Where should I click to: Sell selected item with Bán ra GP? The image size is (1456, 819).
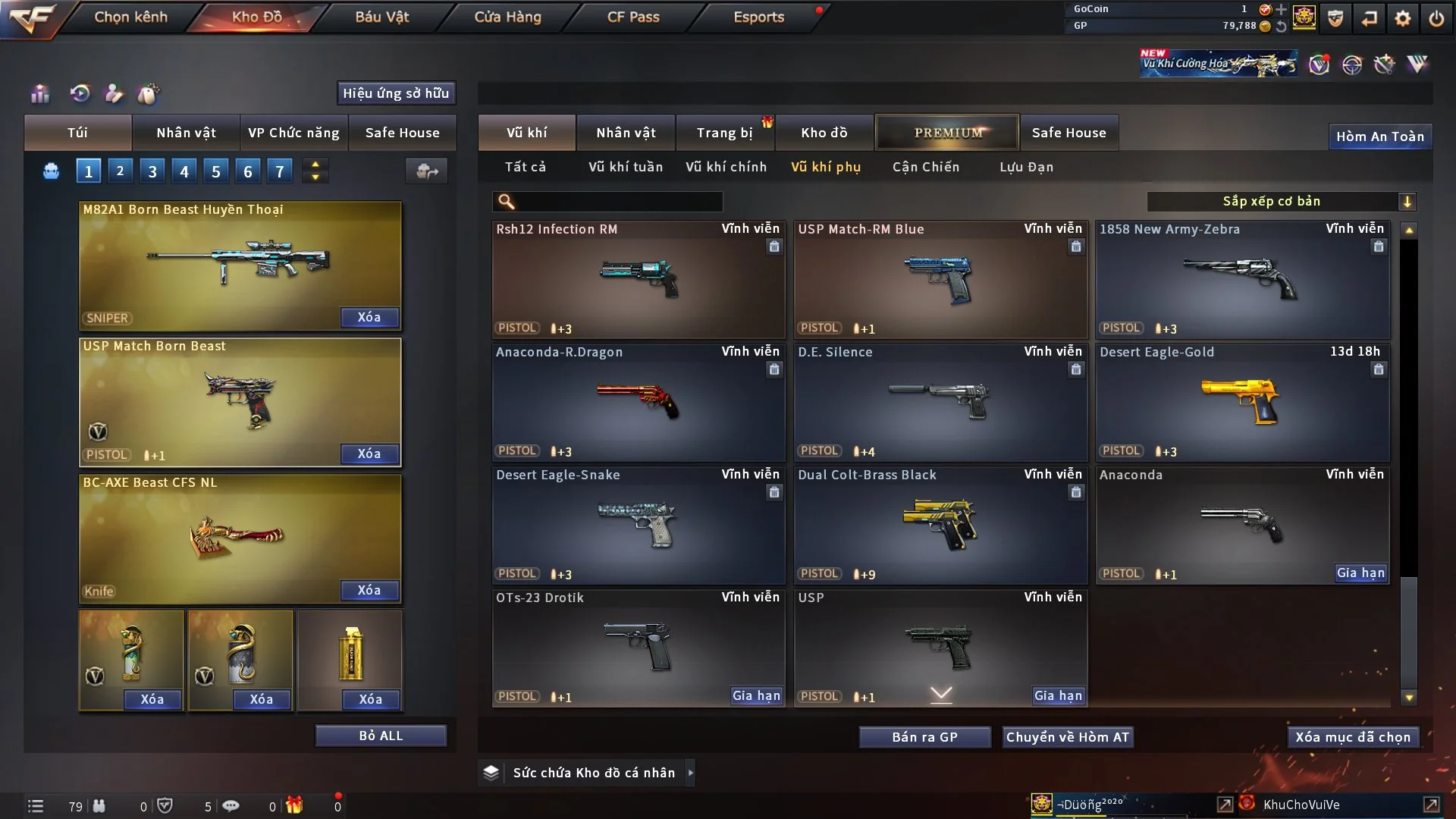tap(924, 737)
